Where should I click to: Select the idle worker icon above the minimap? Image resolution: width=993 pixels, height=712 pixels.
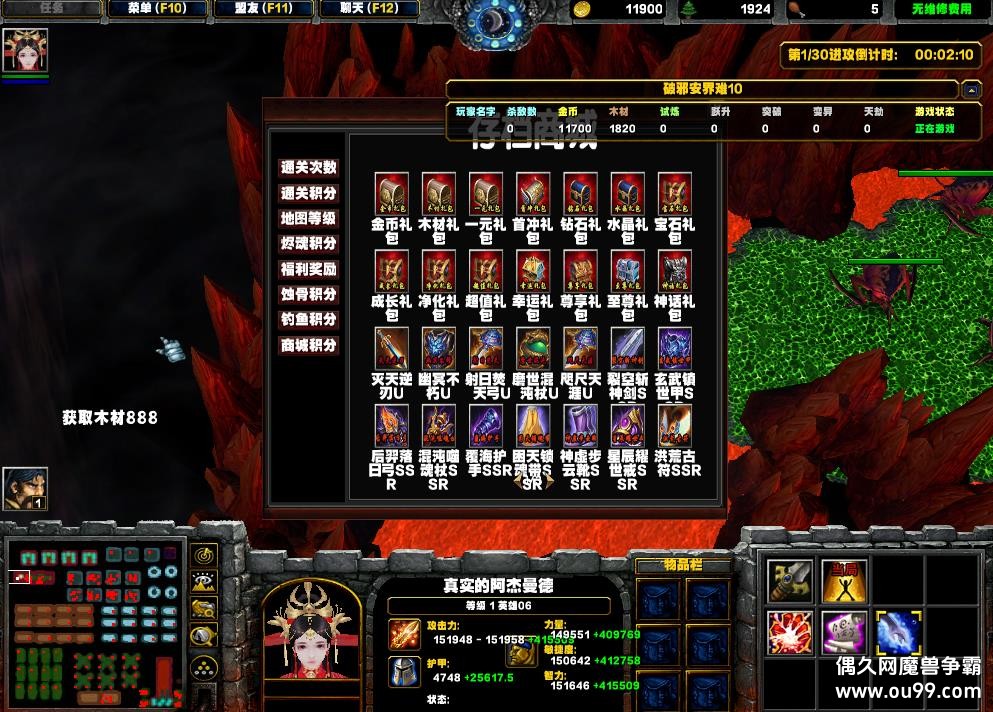(x=25, y=488)
